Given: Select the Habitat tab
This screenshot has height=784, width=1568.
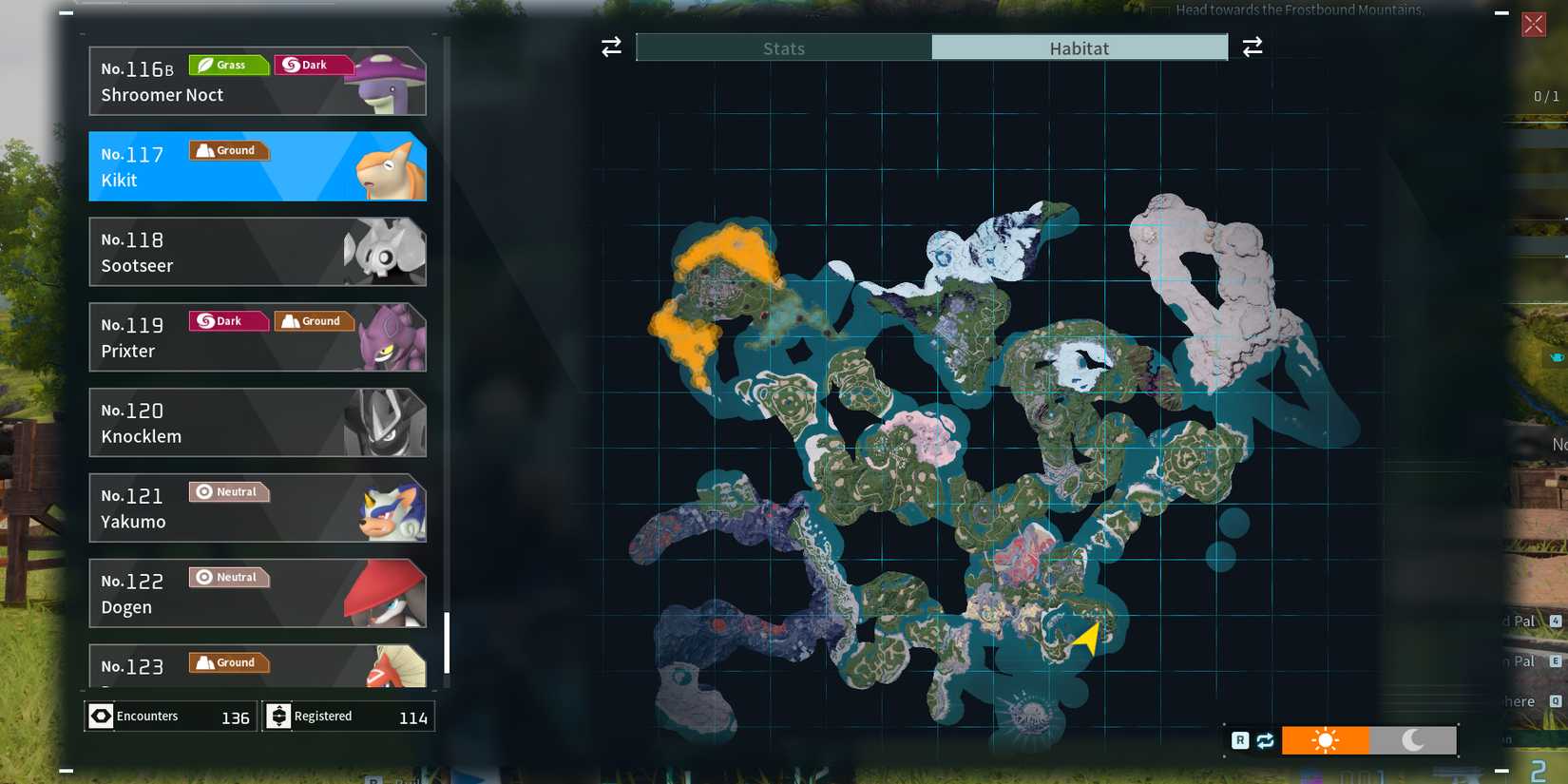Looking at the screenshot, I should click(1080, 48).
